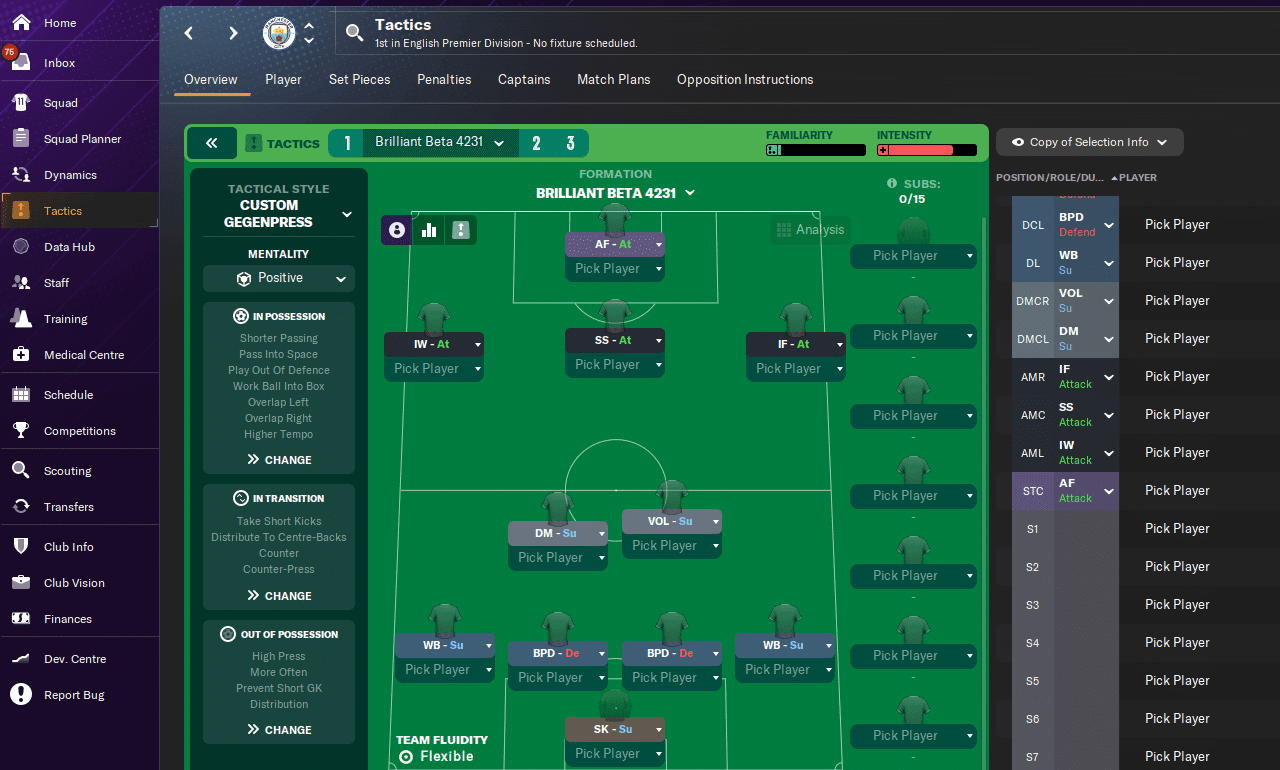The height and width of the screenshot is (770, 1280).
Task: Open the Mentality dropdown showing Positive
Action: 279,276
